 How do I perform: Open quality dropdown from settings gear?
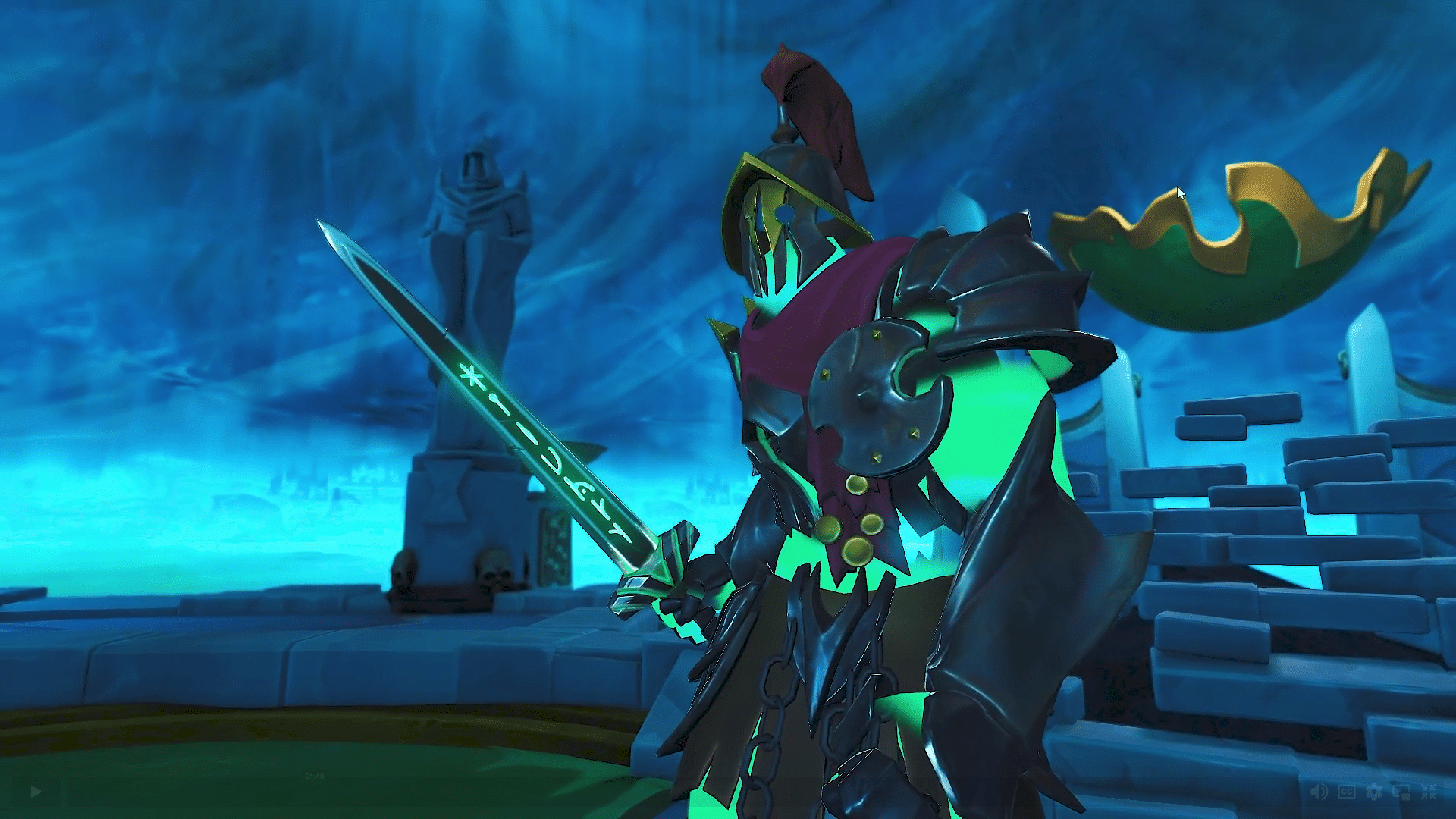1374,791
